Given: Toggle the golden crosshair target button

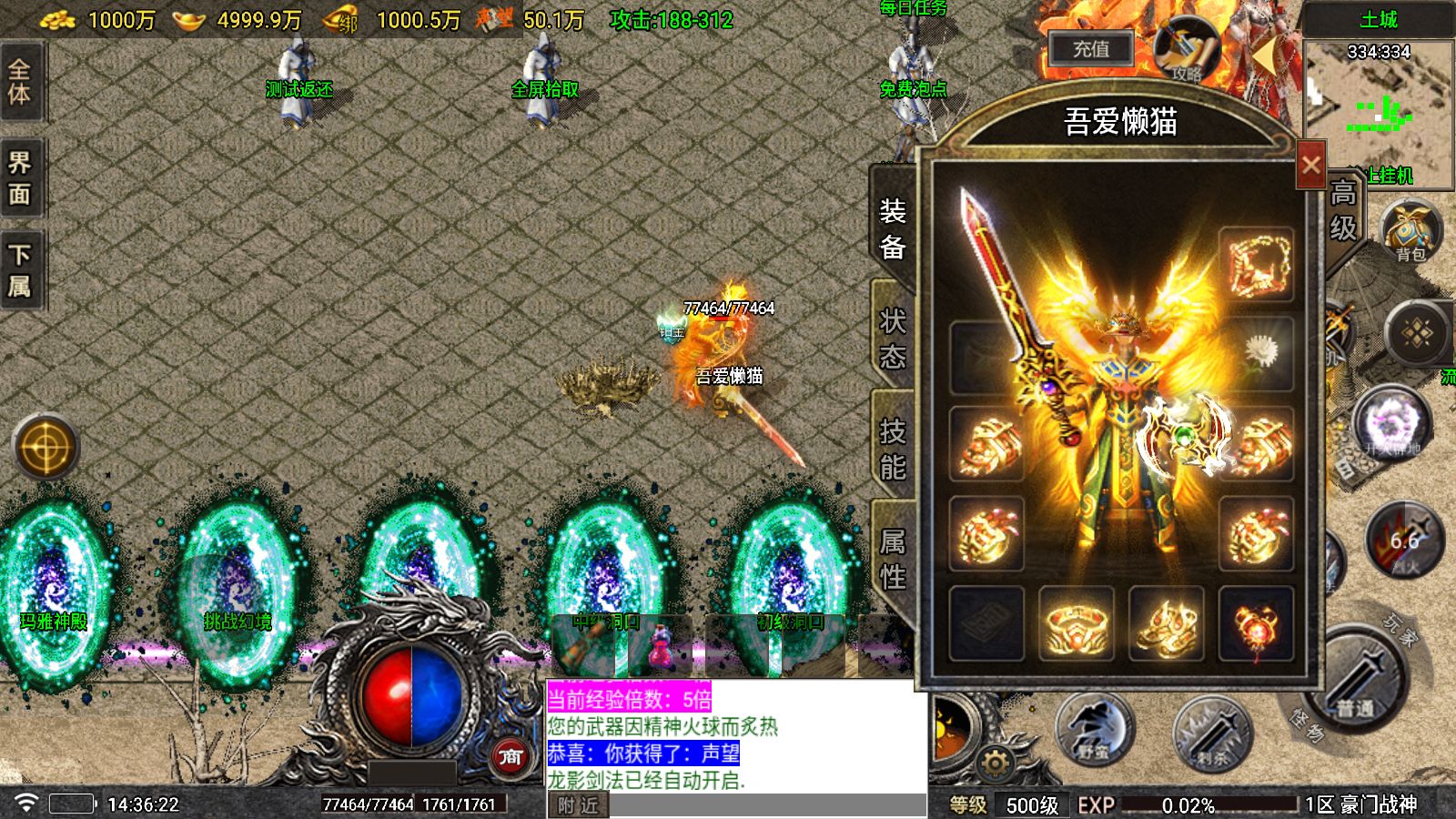Looking at the screenshot, I should click(x=45, y=448).
